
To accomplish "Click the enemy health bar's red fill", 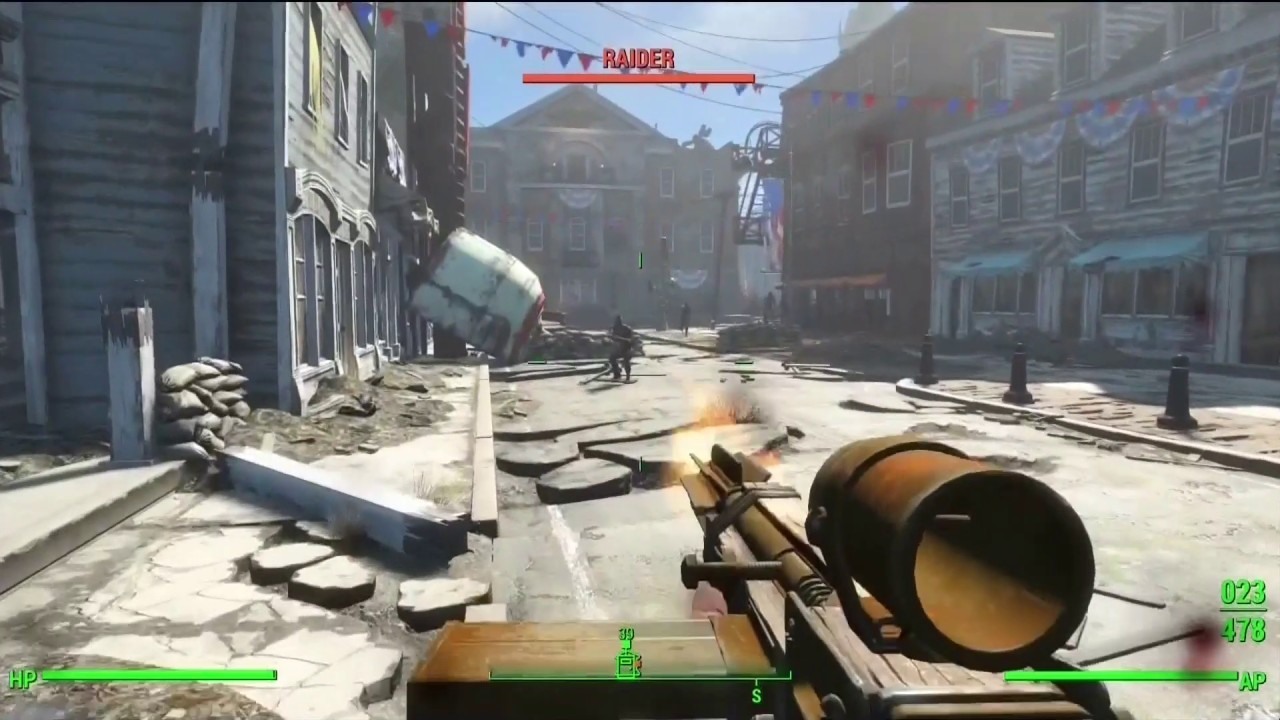I will click(637, 77).
